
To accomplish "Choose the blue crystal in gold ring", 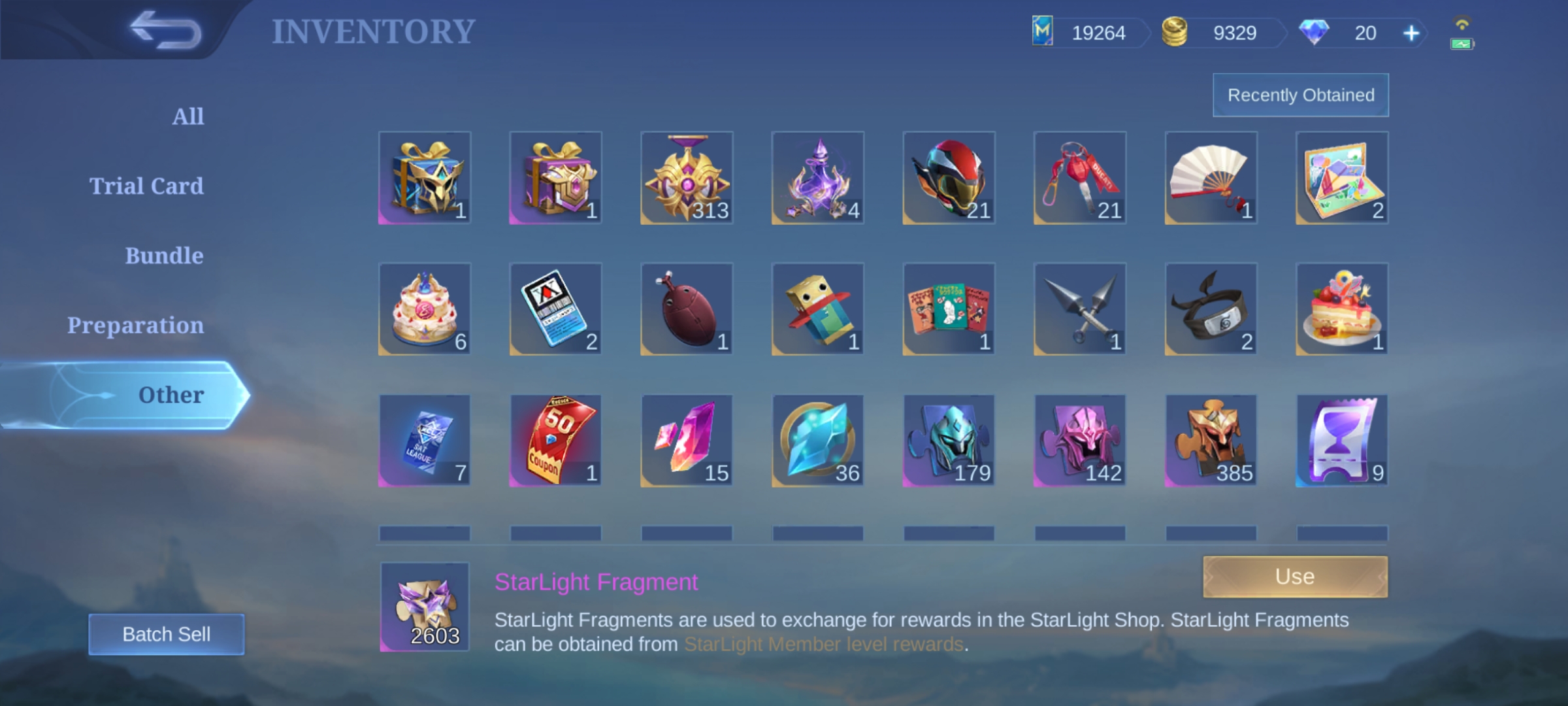I will [x=817, y=441].
